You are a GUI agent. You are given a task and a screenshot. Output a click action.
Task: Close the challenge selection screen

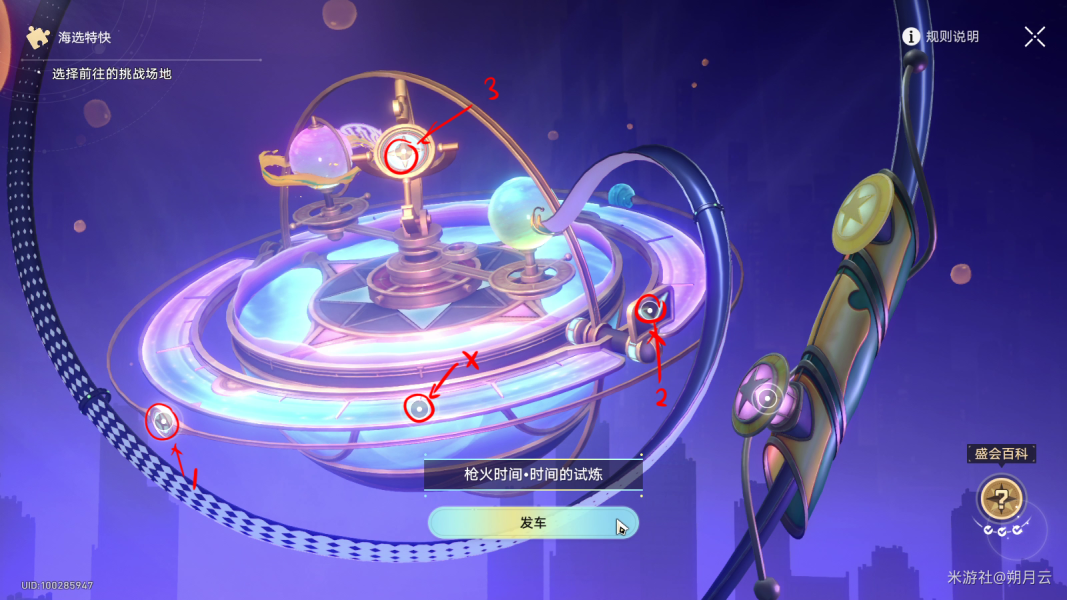click(1034, 37)
